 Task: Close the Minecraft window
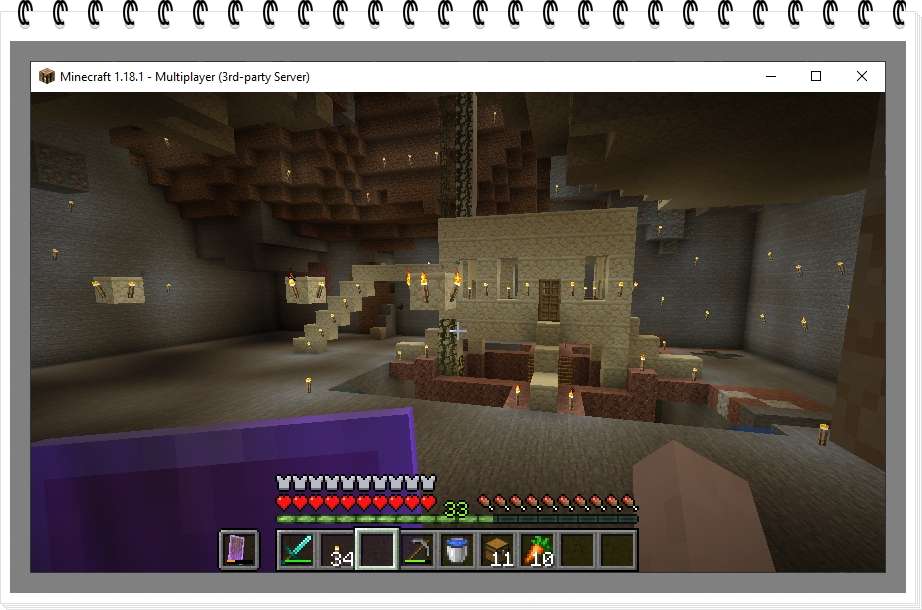(861, 76)
